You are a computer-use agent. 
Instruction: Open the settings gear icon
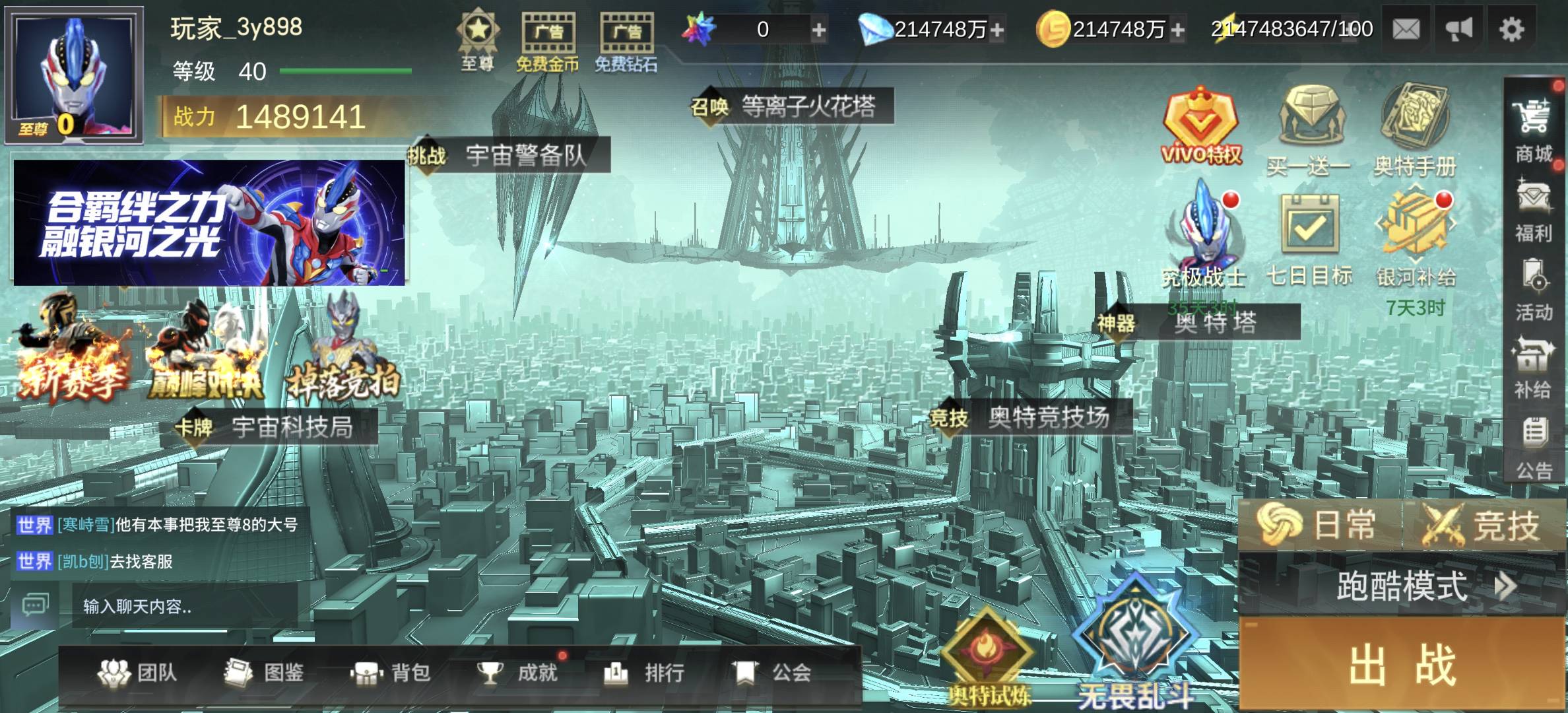(1511, 29)
